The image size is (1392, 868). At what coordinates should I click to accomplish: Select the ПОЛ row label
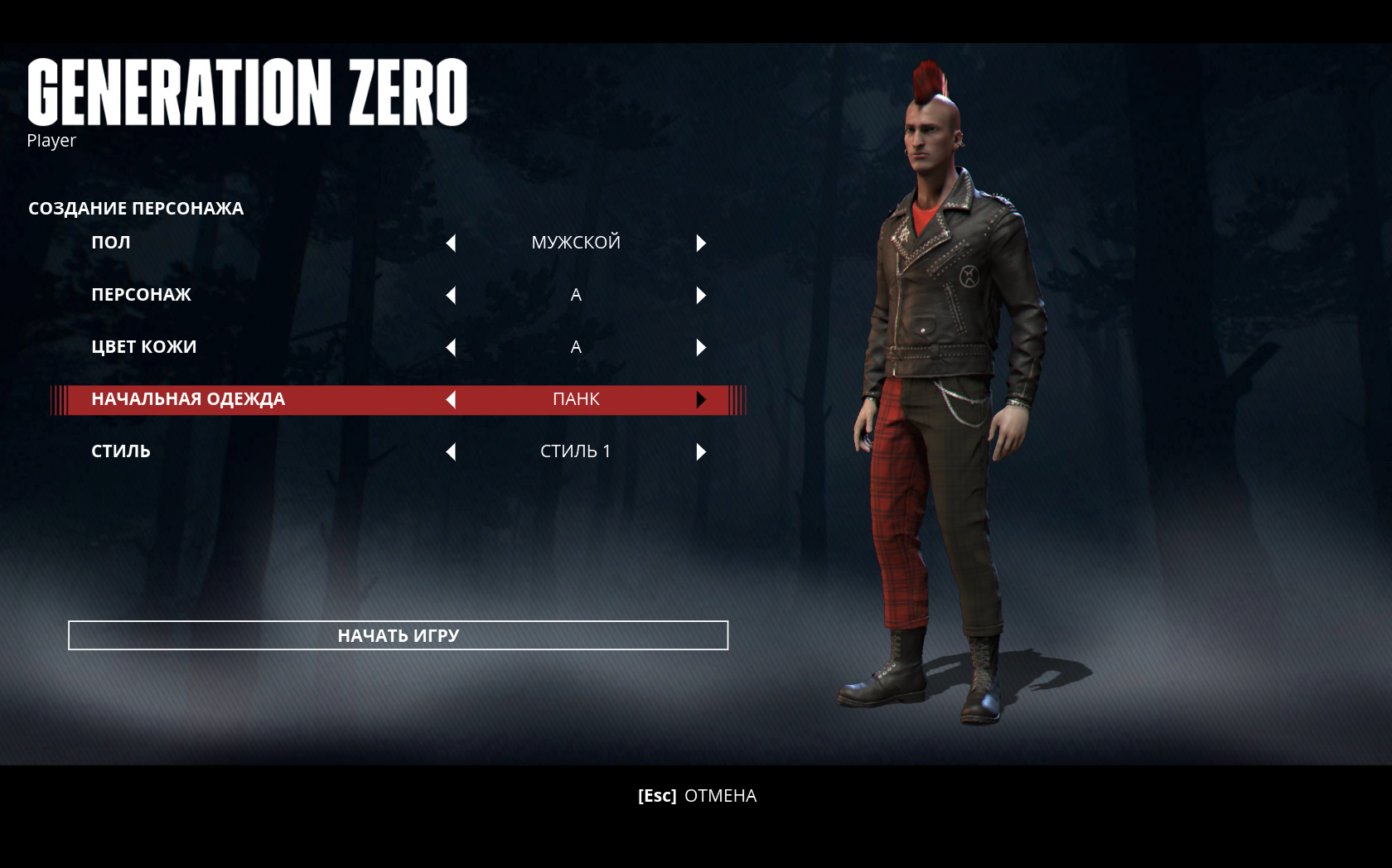[111, 243]
